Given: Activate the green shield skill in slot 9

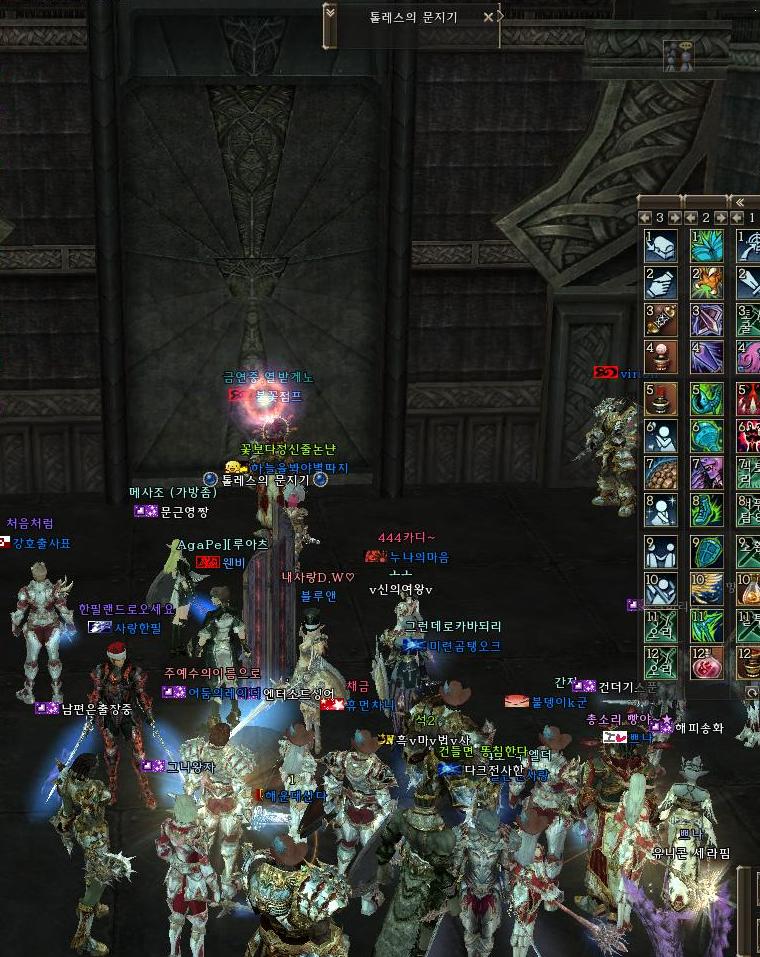Looking at the screenshot, I should (x=708, y=550).
